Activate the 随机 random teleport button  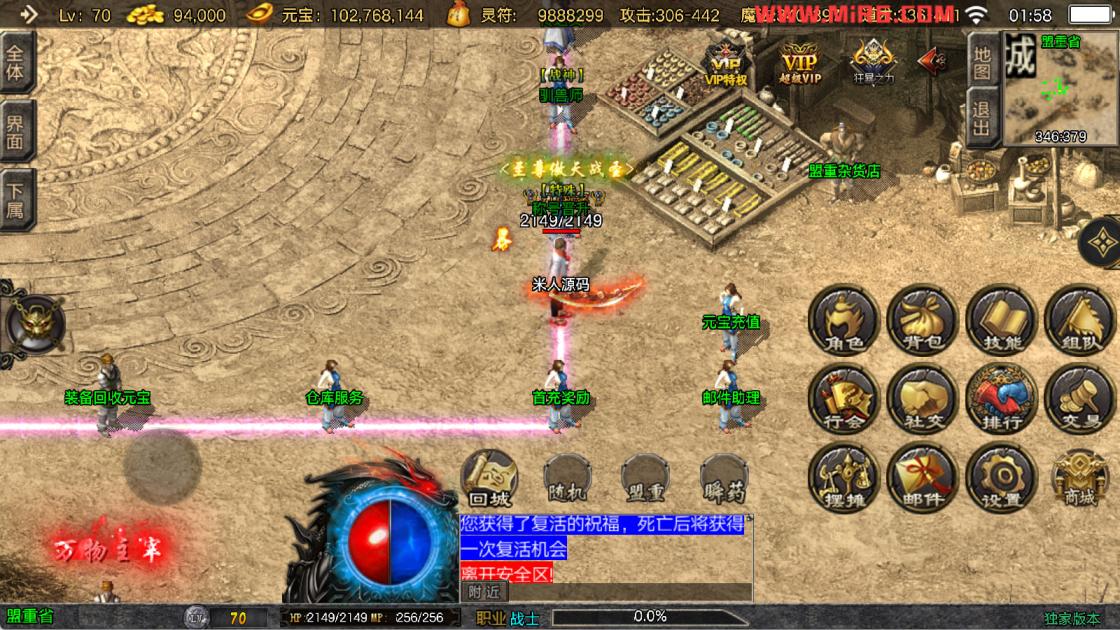coord(568,478)
